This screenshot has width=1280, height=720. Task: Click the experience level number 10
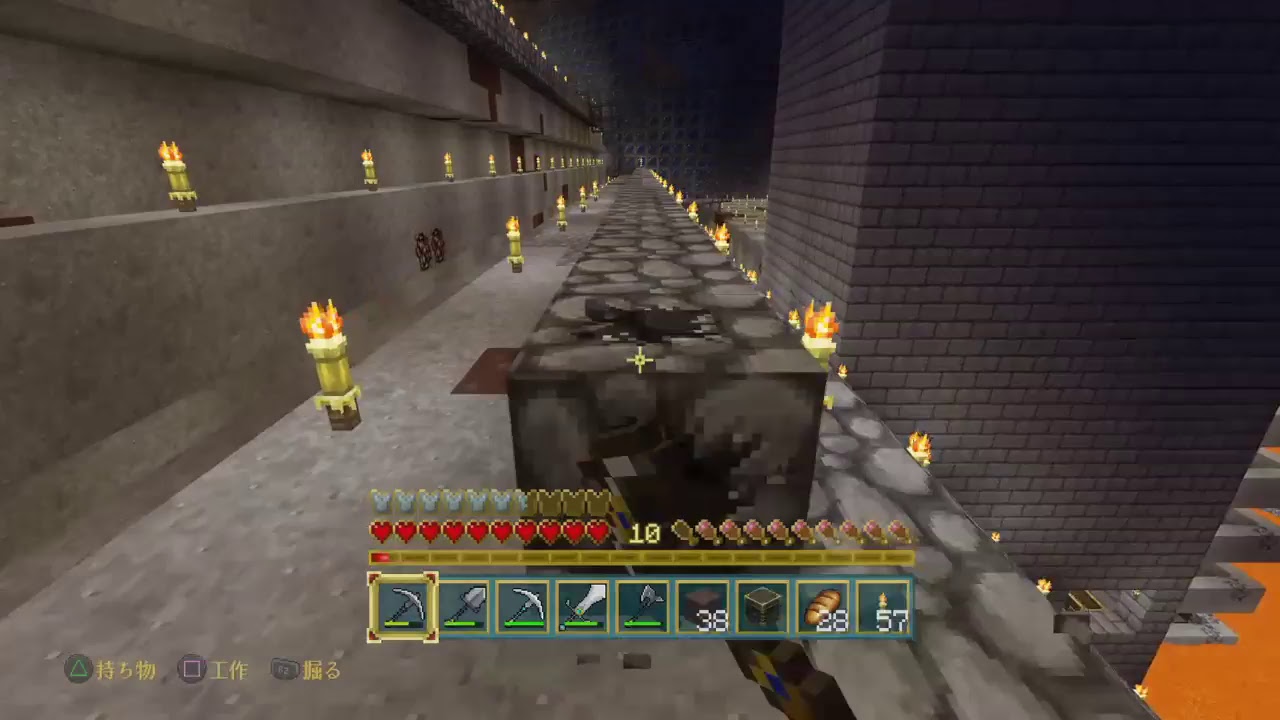(644, 531)
